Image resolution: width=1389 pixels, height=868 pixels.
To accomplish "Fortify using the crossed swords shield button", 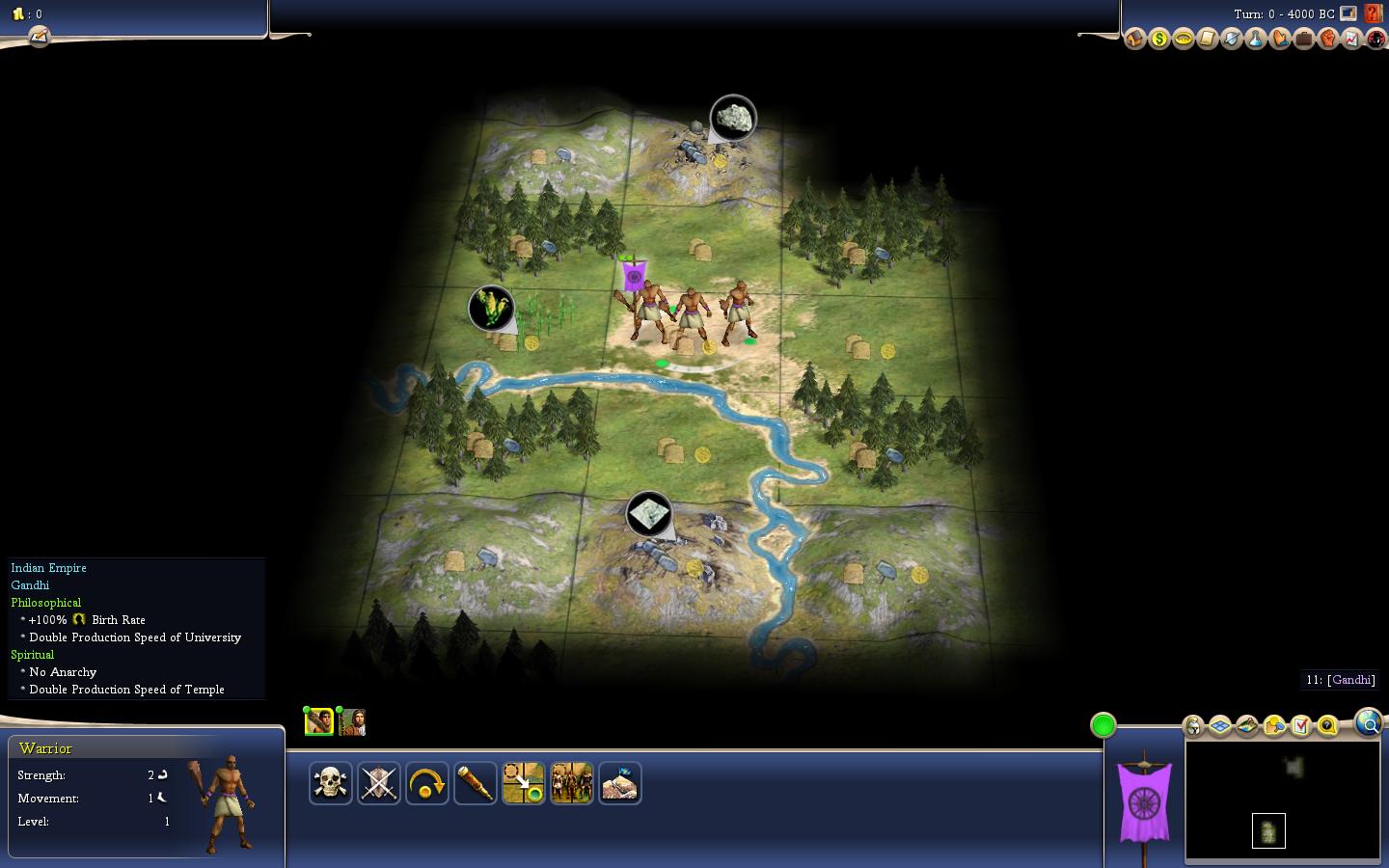I will click(x=379, y=783).
